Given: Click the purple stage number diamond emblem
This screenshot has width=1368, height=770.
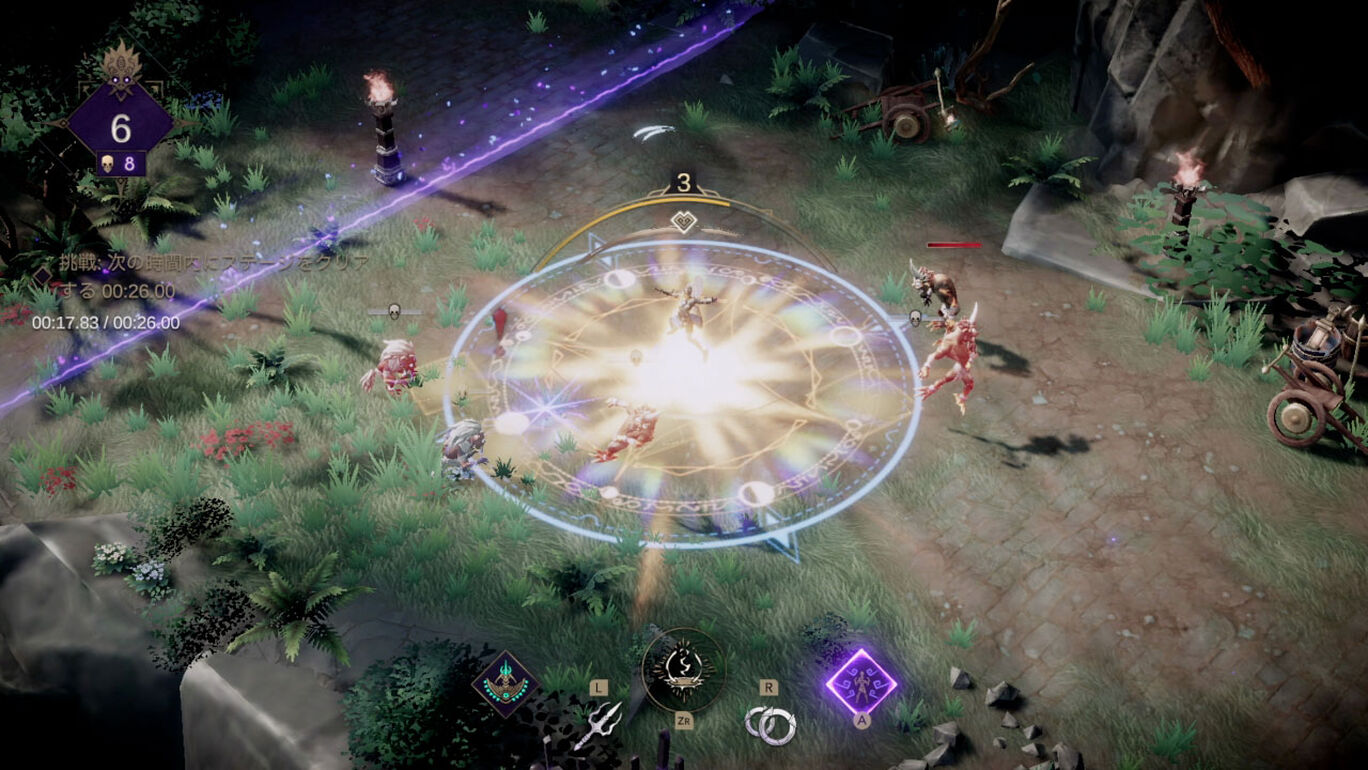Looking at the screenshot, I should click(121, 128).
